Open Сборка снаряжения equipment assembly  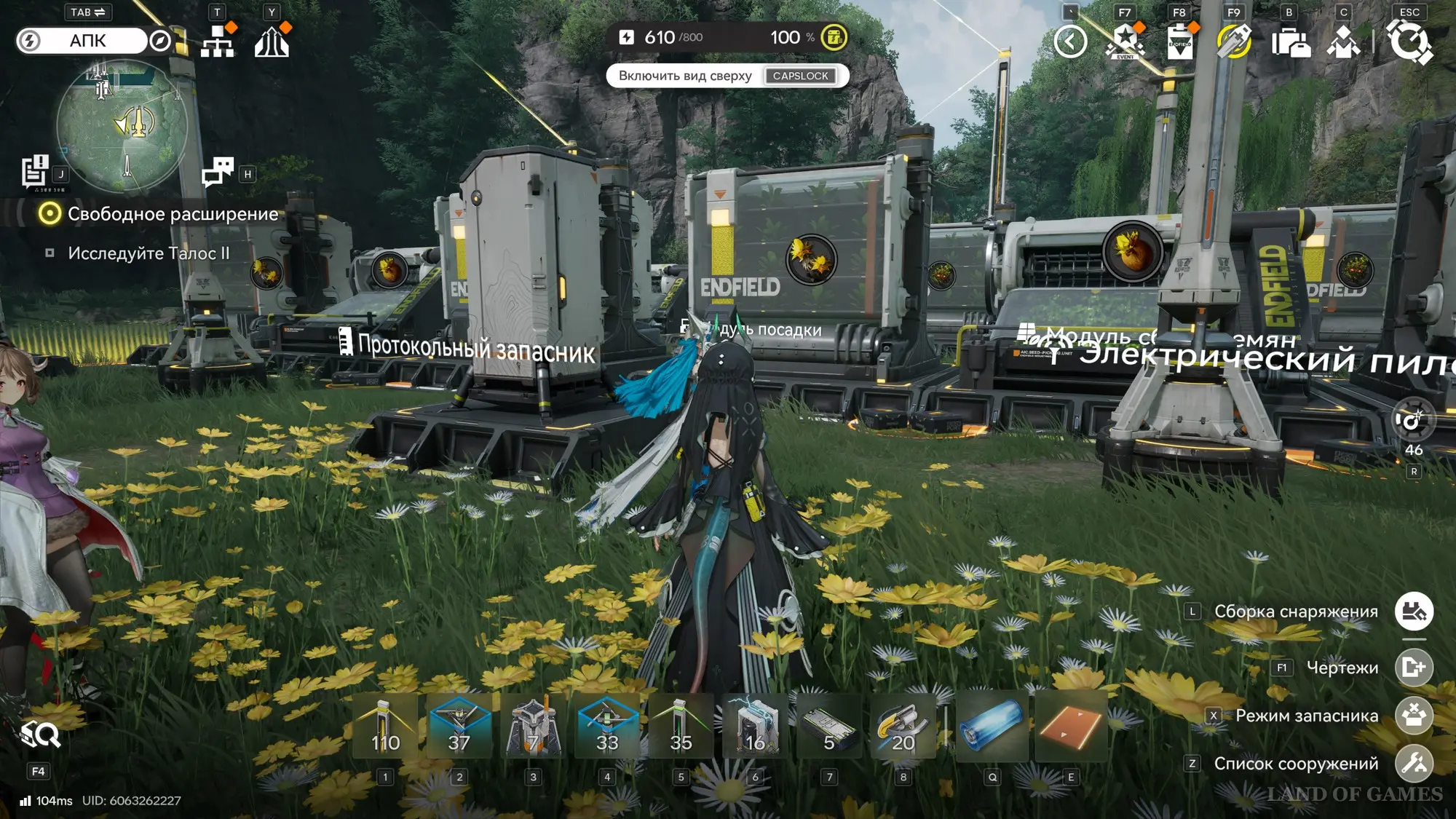point(1414,612)
